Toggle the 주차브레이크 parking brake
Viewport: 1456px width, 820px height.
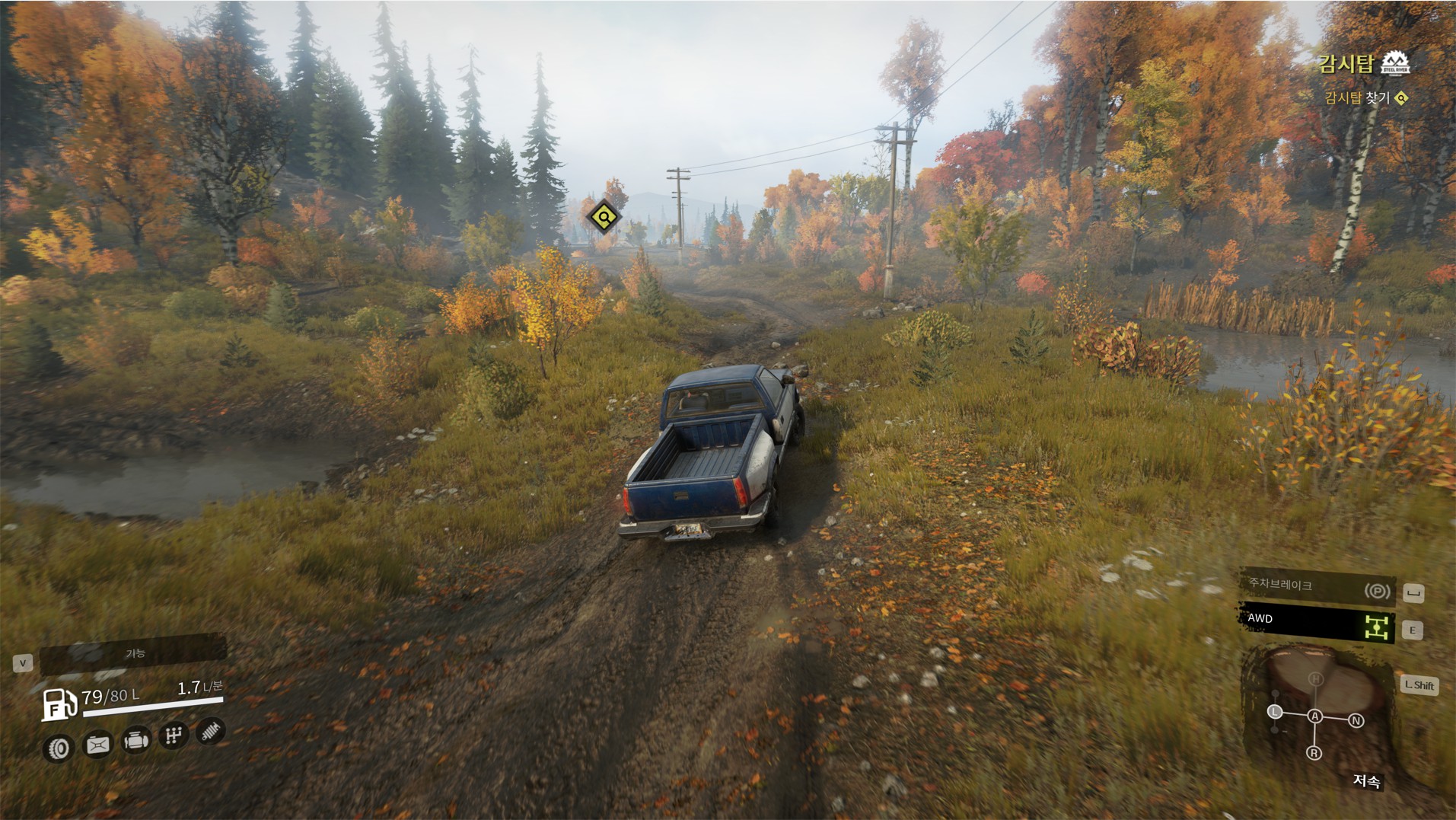(1317, 587)
